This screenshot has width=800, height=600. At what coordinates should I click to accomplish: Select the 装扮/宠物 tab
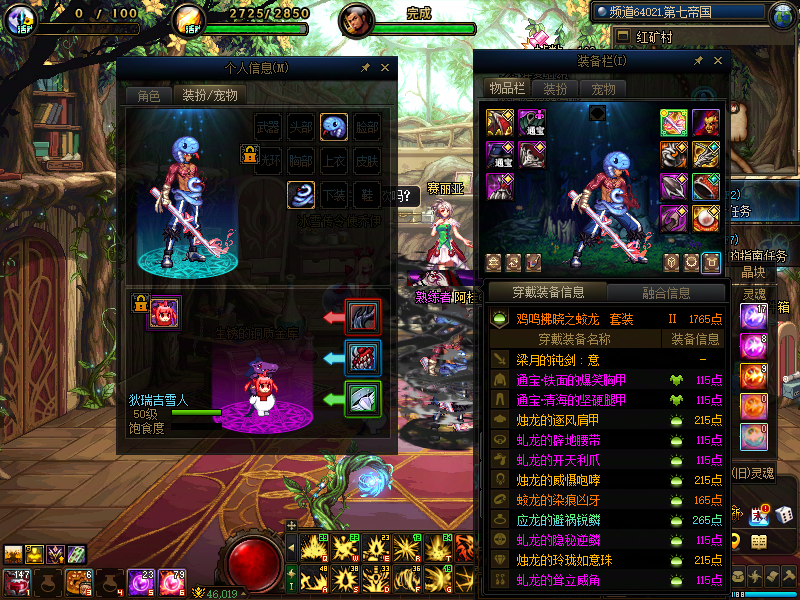coord(208,96)
